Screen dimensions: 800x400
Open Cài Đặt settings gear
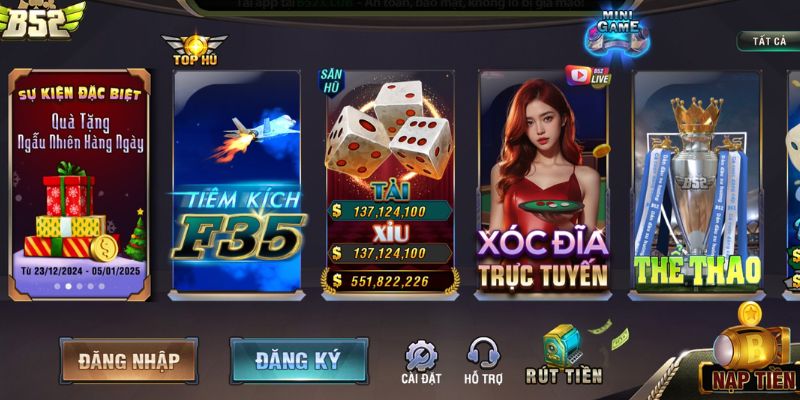(420, 361)
